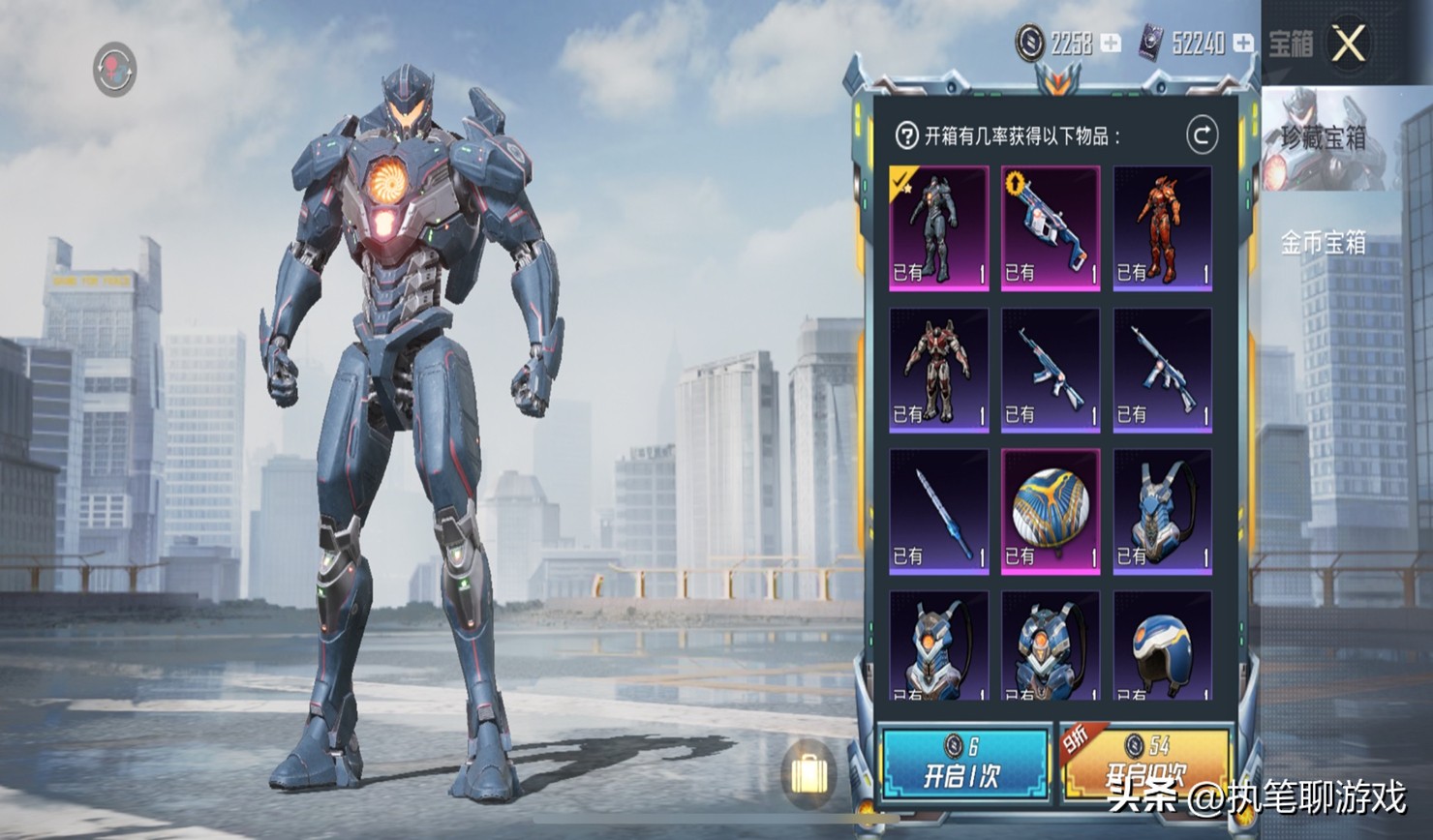Tap the round red icon at top left

pos(114,69)
